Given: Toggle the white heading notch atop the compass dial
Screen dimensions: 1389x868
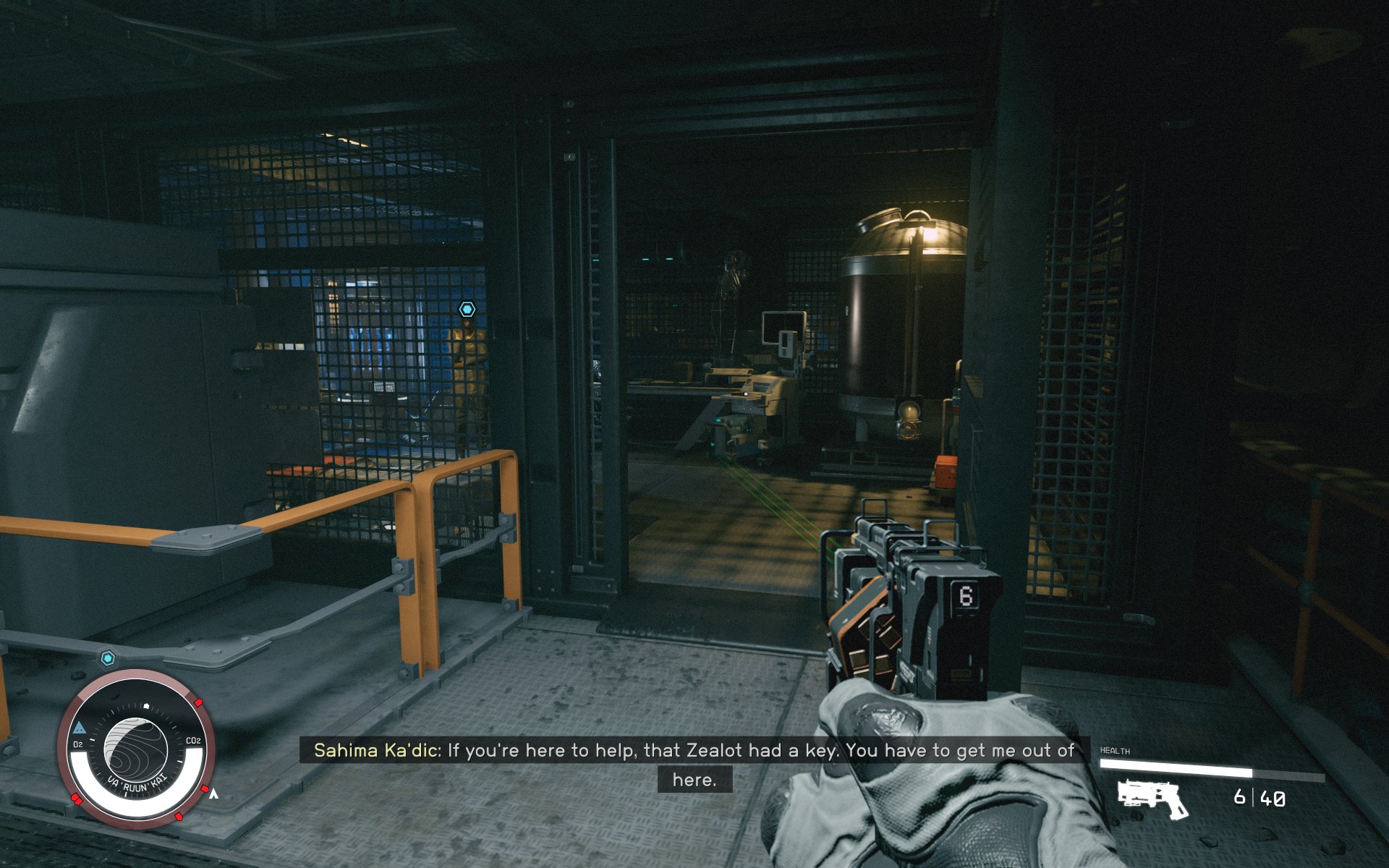Looking at the screenshot, I should click(x=146, y=705).
